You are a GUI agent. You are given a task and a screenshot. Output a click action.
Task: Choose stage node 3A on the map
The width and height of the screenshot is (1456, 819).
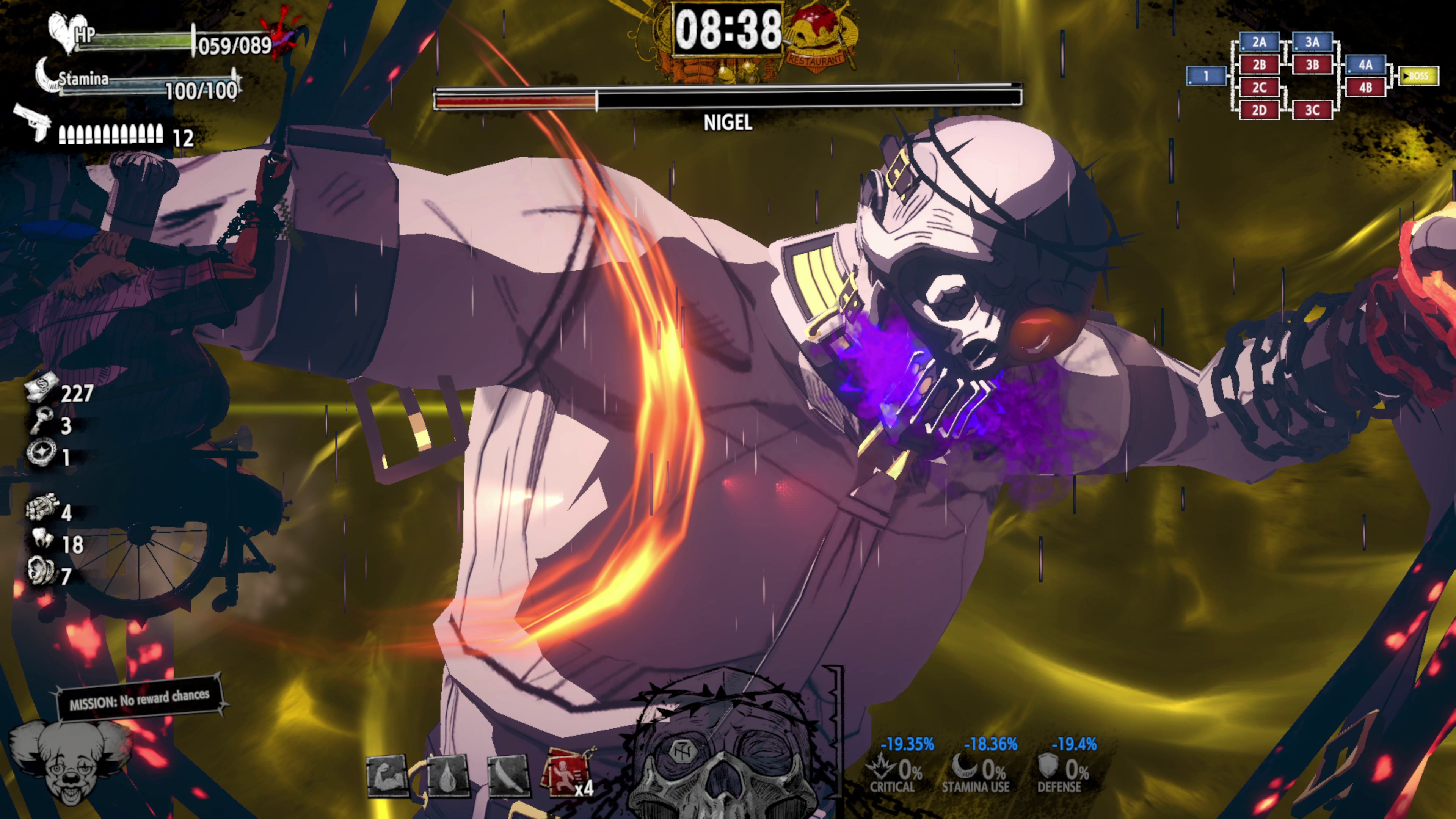click(1312, 42)
